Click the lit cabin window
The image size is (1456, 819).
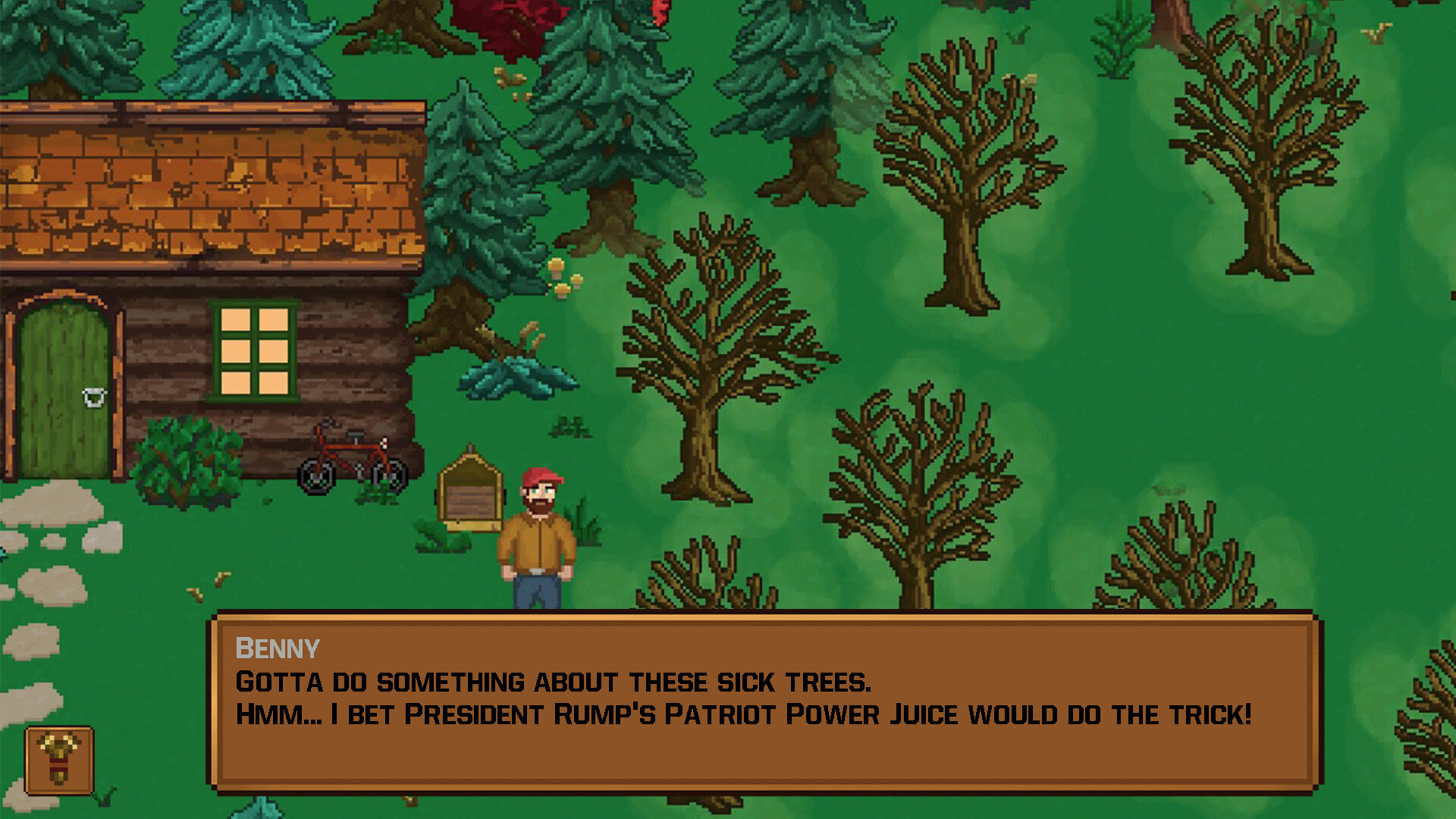click(x=253, y=350)
